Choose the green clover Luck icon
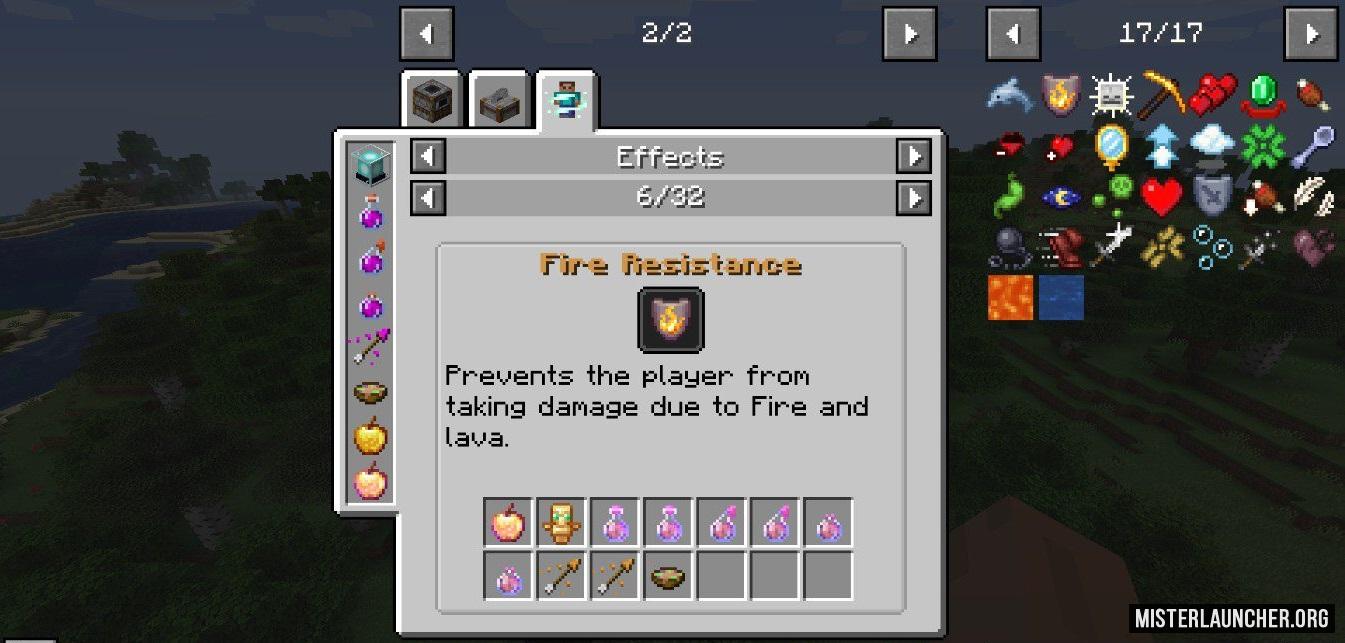The image size is (1345, 643). [x=1265, y=147]
